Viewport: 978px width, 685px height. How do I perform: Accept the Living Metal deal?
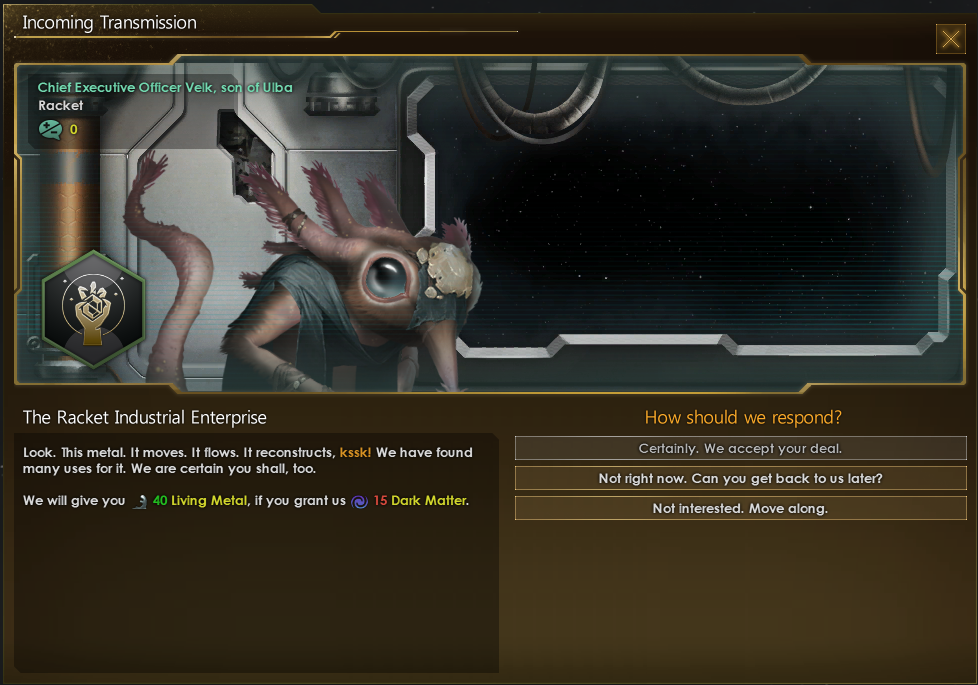[740, 449]
